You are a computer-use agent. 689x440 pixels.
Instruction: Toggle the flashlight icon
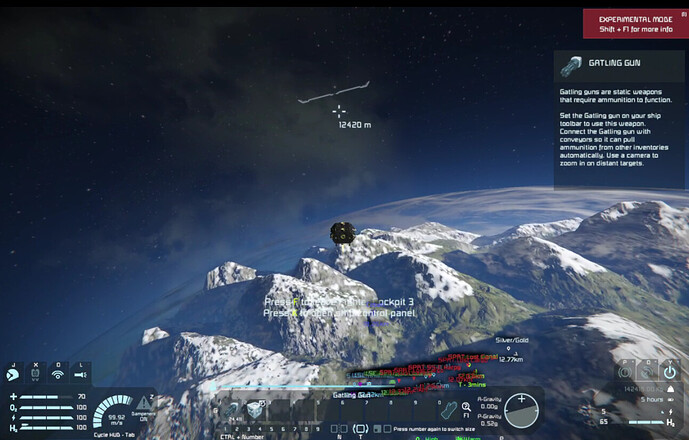pyautogui.click(x=79, y=374)
